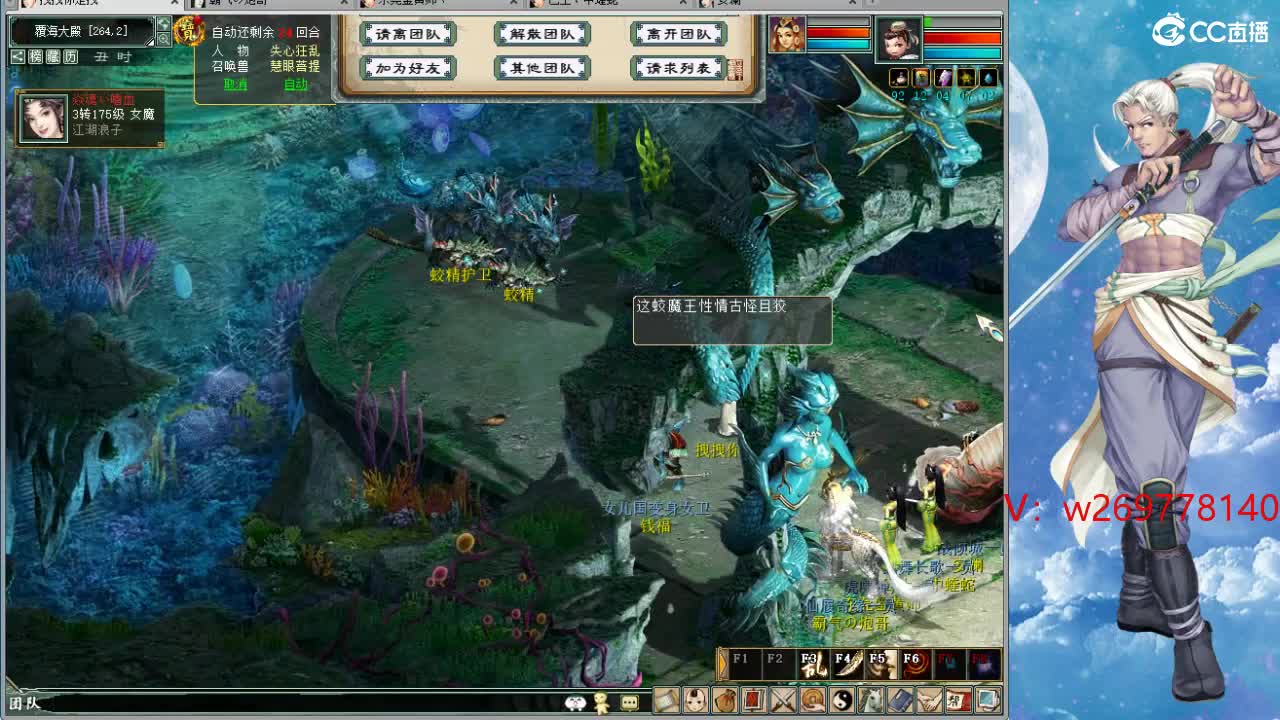The width and height of the screenshot is (1280, 720).
Task: Click the white horse mount icon
Action: [x=870, y=701]
